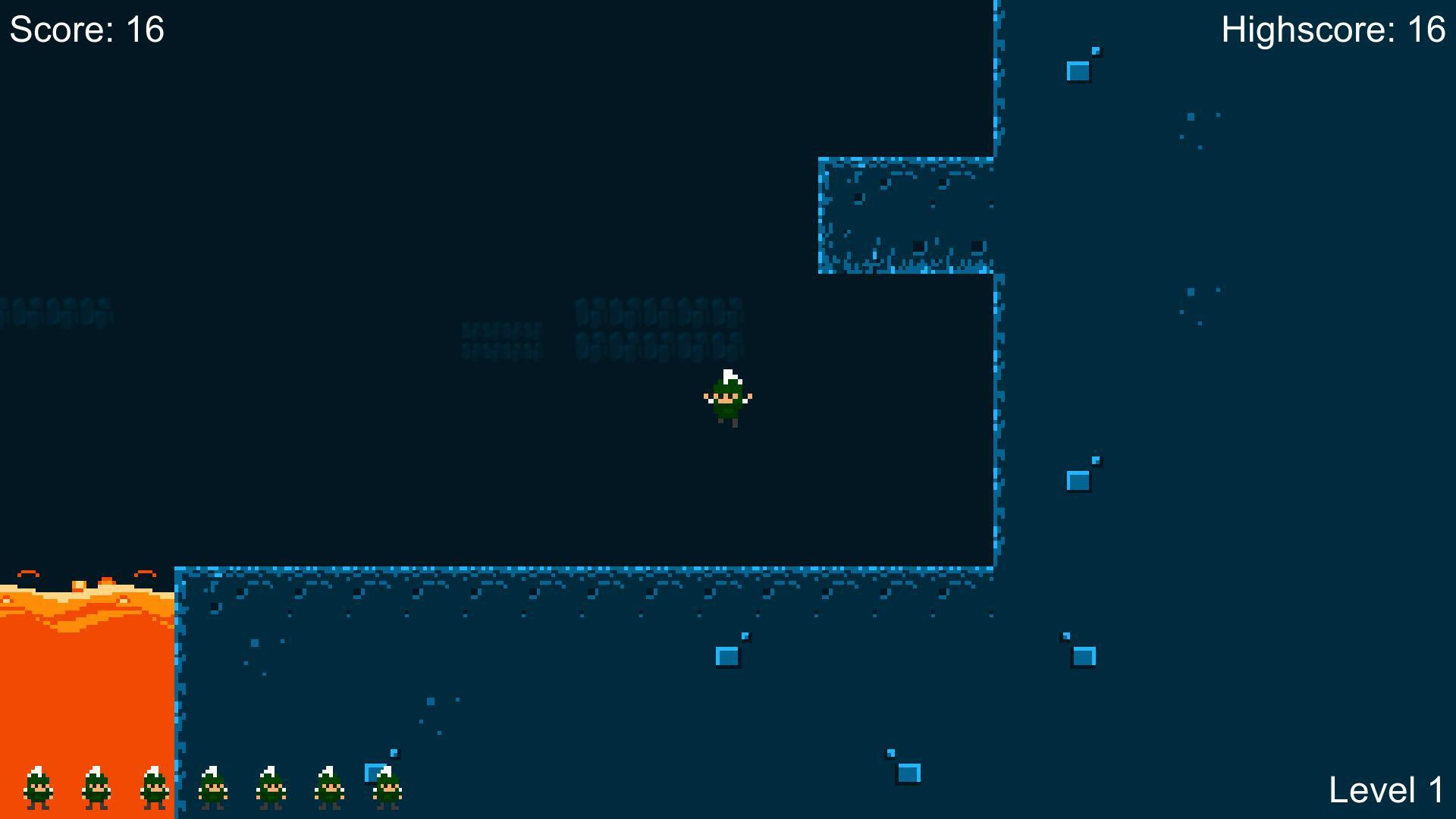Click the blue crystal beside the rightmost life dwarf
Viewport: 1456px width, 819px height.
coord(373,773)
